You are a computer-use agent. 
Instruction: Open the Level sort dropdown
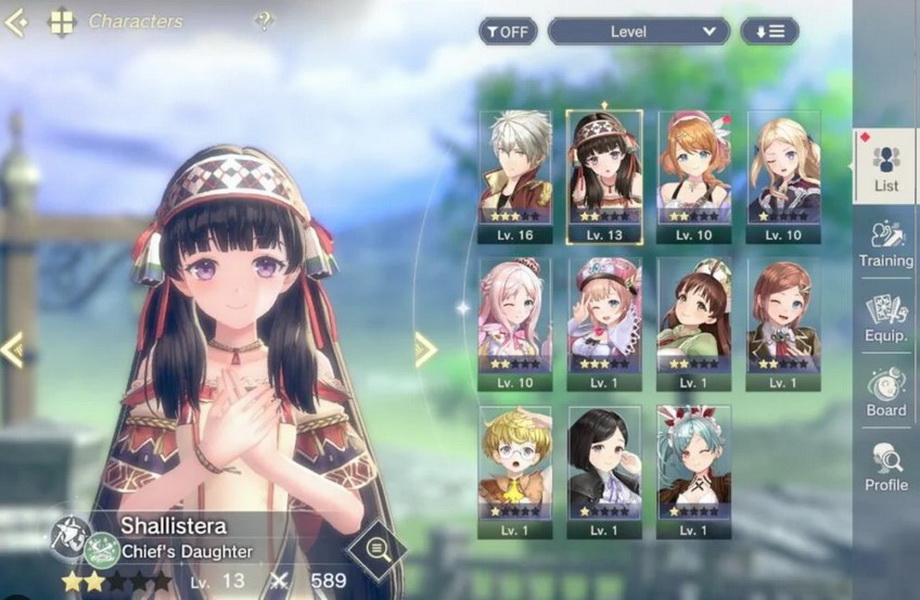tap(638, 31)
